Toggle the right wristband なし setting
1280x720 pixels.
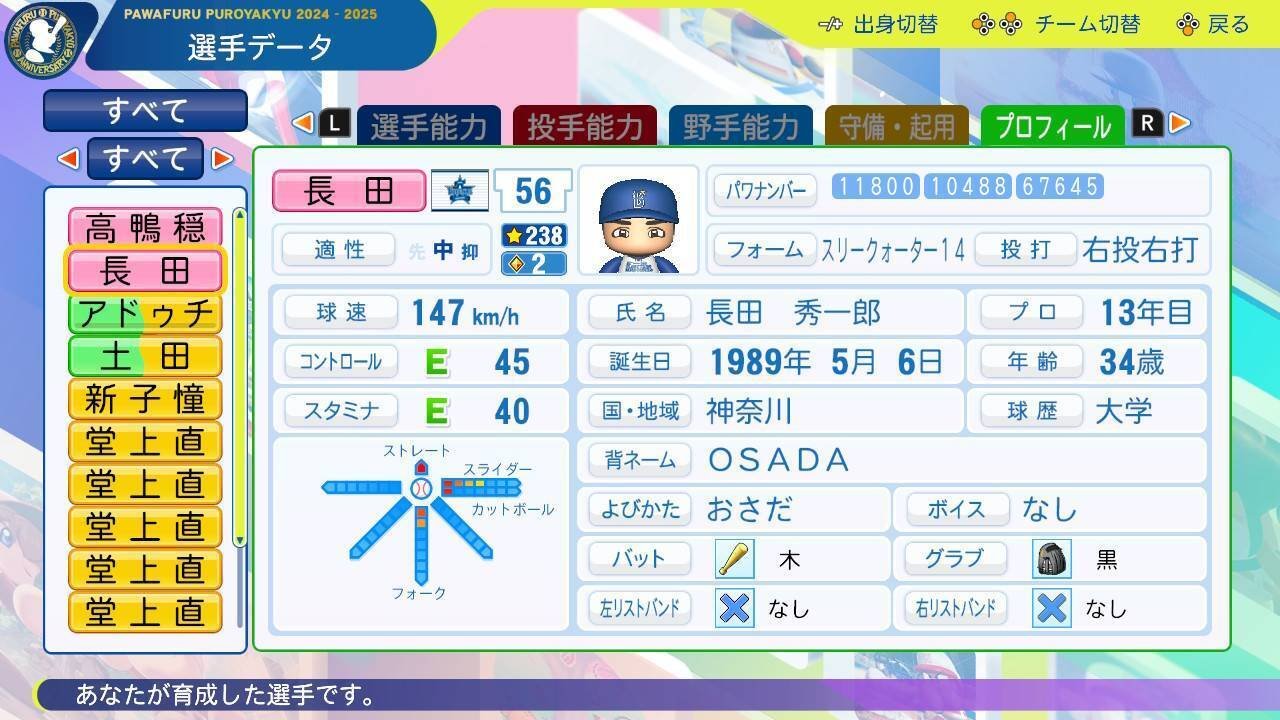pos(1050,607)
